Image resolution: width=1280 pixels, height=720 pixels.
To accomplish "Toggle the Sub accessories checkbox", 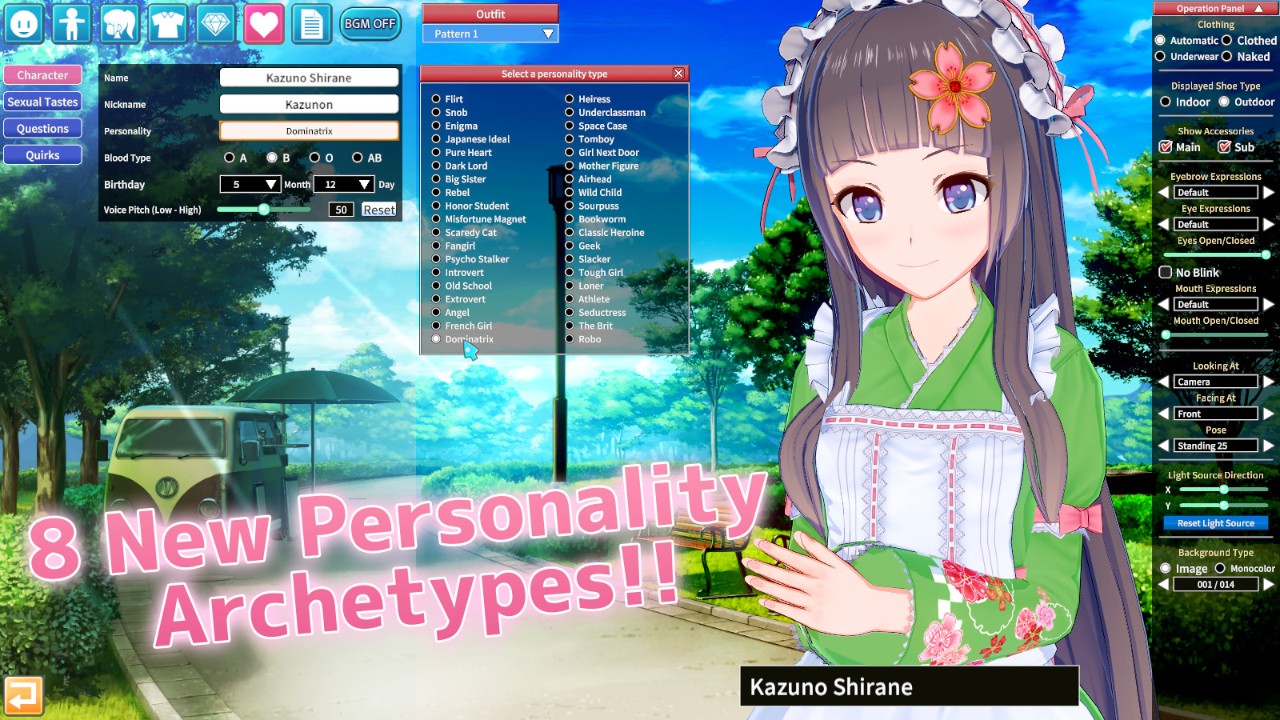I will point(1224,147).
